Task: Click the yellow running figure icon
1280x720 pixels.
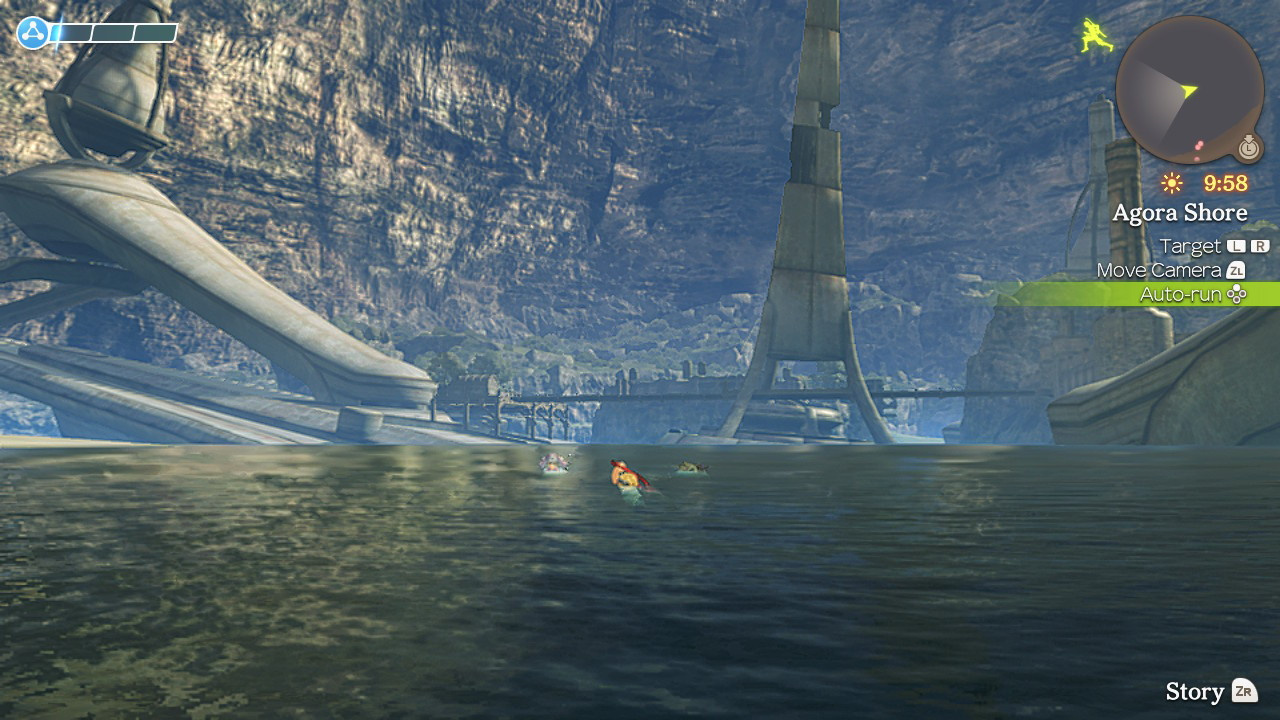Action: point(1097,36)
